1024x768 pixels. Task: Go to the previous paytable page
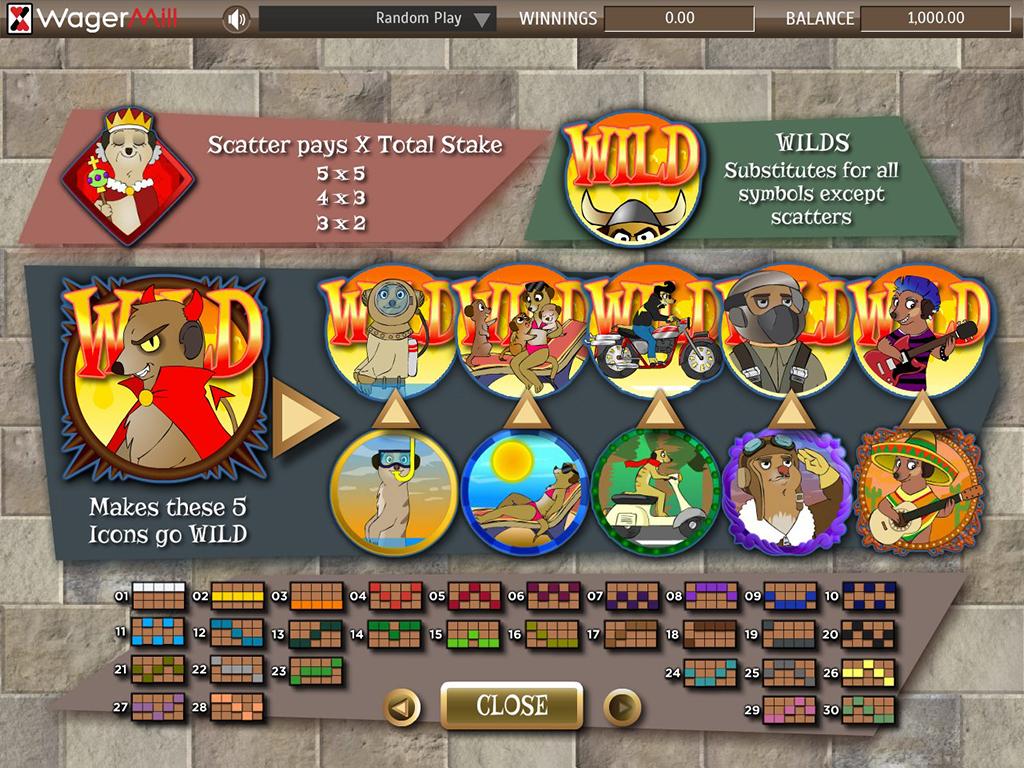pos(402,708)
